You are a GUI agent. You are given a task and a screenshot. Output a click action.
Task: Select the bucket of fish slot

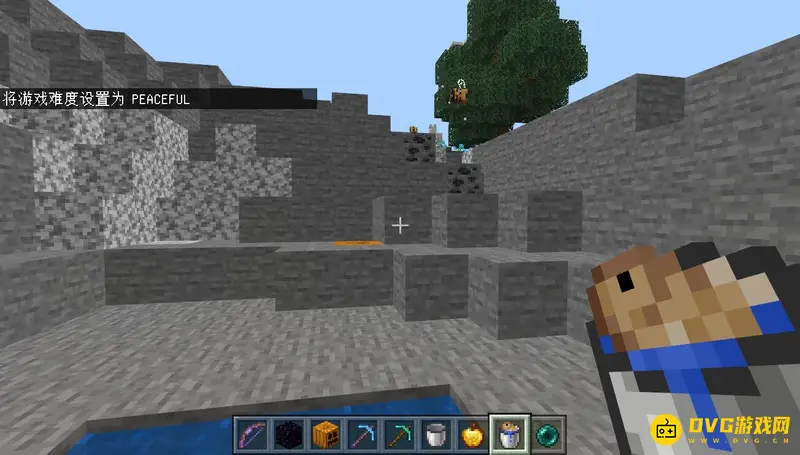[x=508, y=433]
